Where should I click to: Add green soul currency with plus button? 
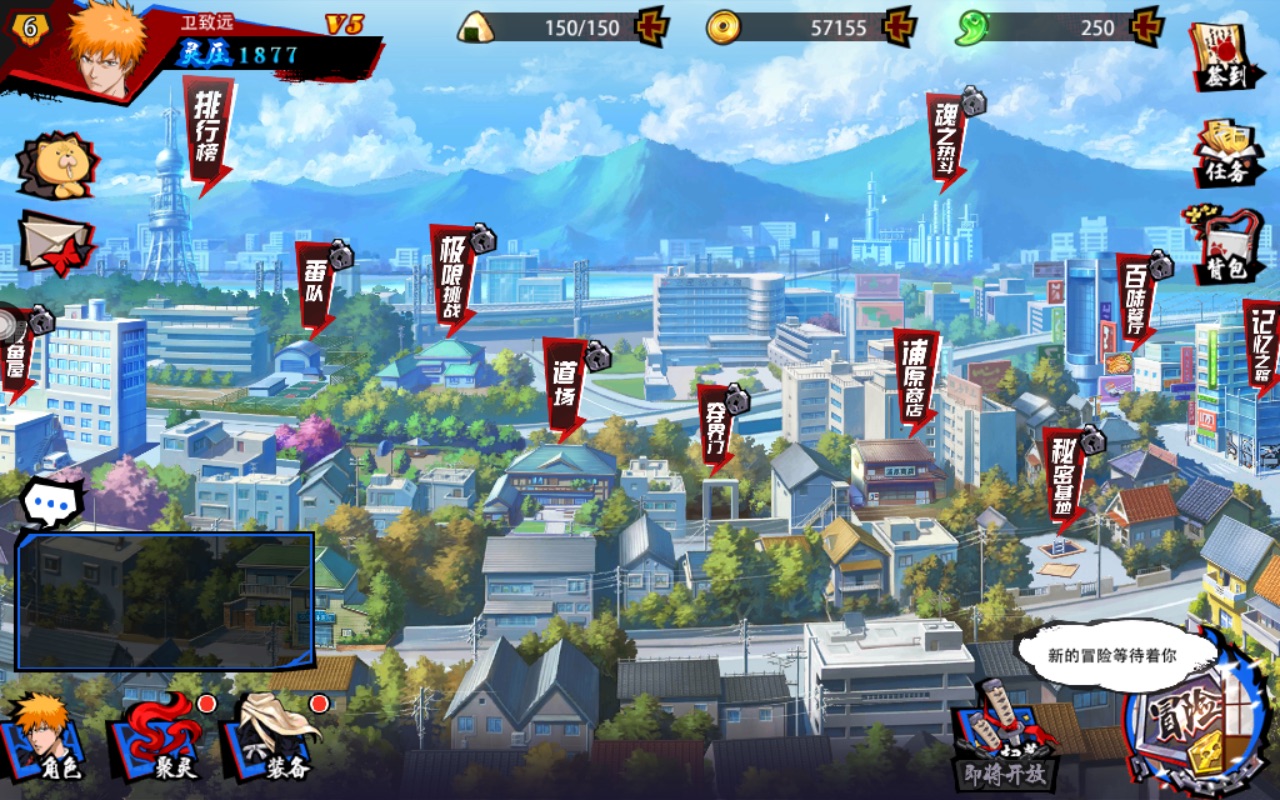pos(1146,27)
